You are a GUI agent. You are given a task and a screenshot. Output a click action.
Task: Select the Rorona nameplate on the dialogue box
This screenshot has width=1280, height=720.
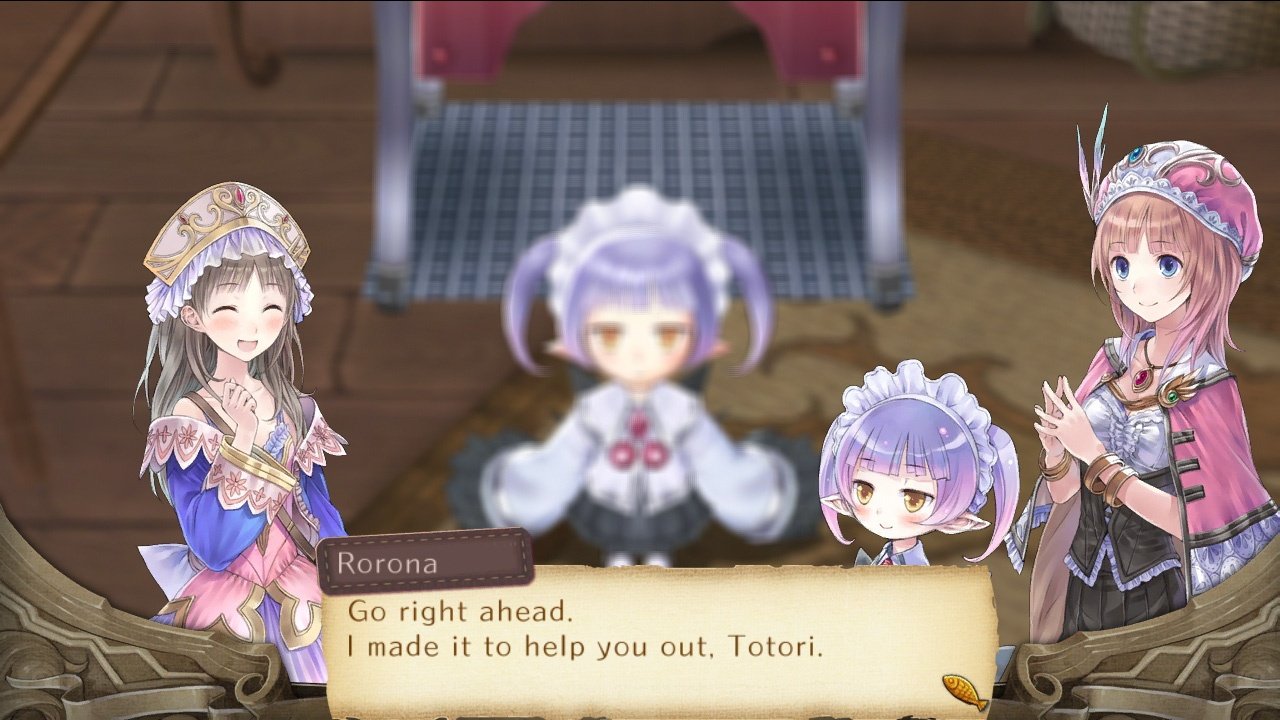(422, 564)
